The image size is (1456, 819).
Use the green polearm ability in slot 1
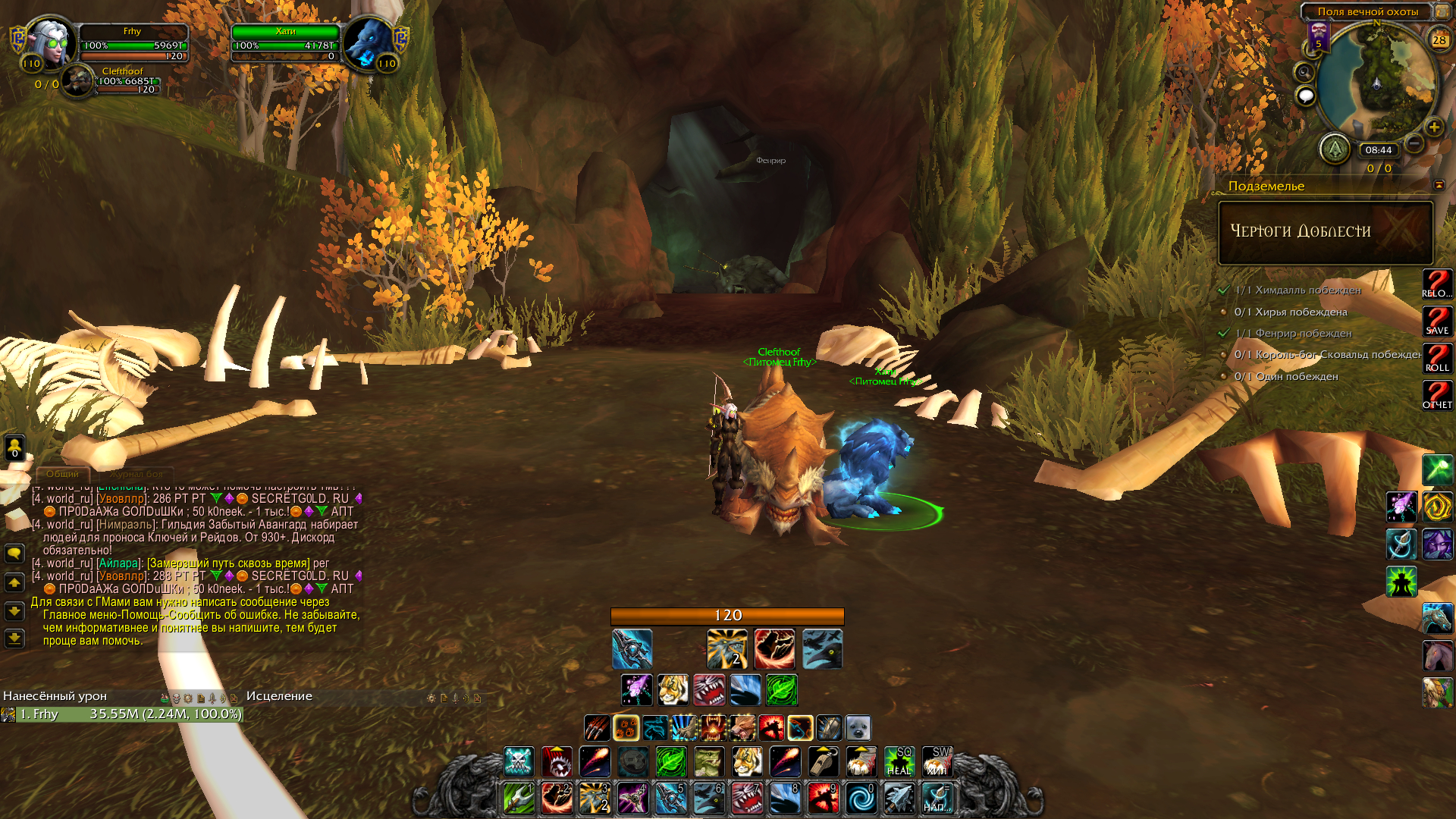point(519,799)
